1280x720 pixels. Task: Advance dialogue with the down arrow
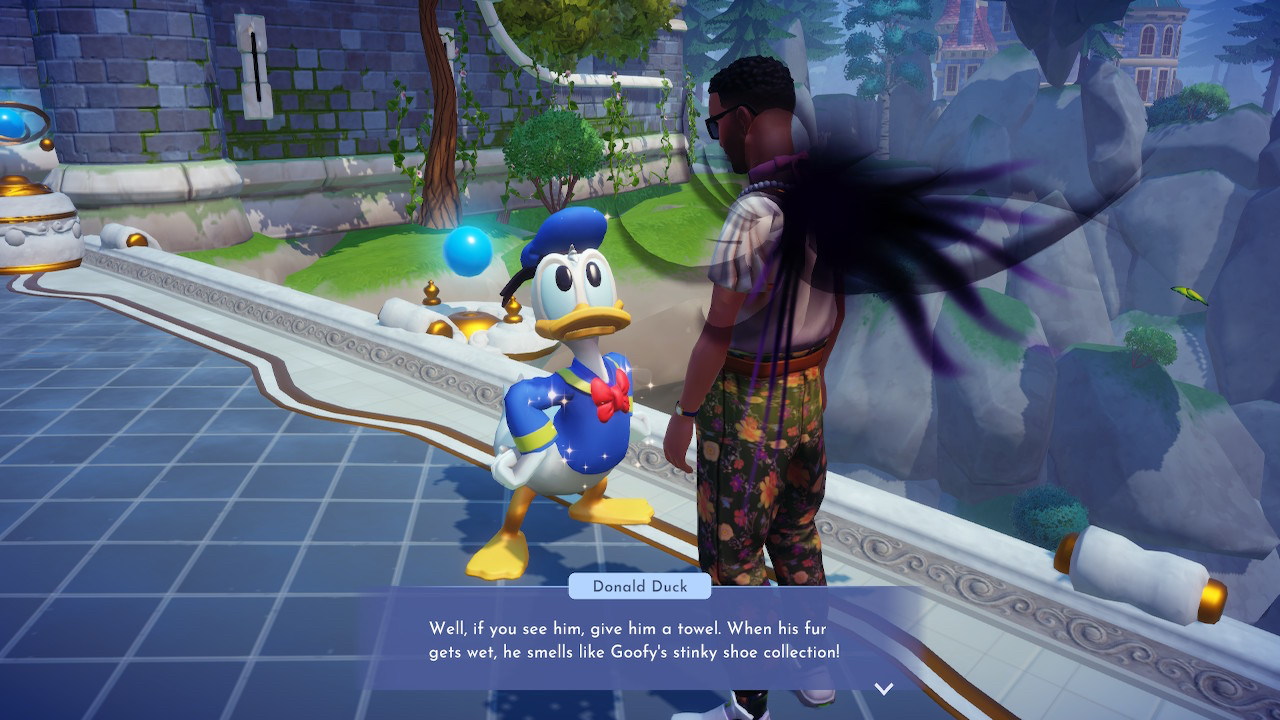(x=883, y=688)
